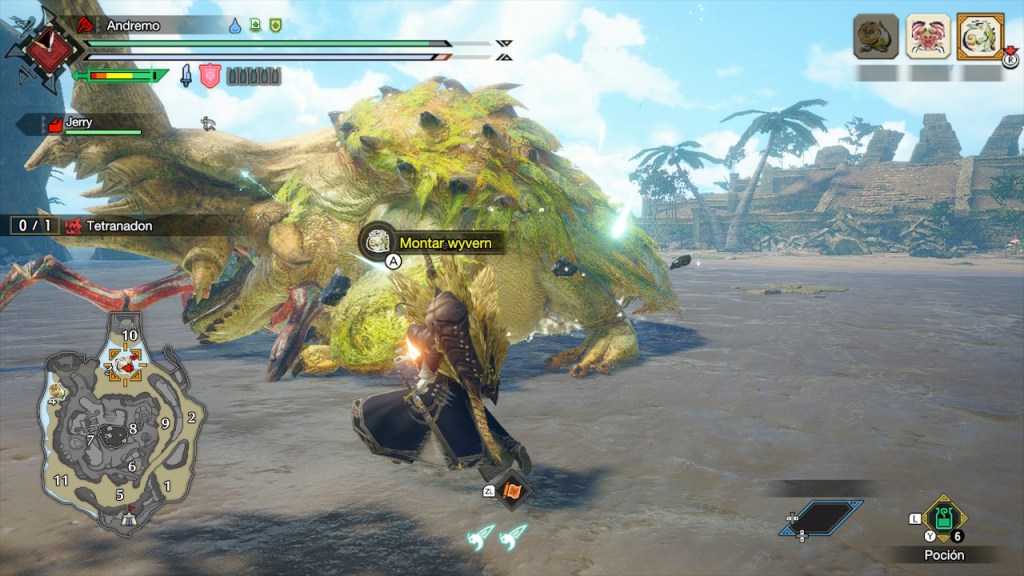This screenshot has height=576, width=1024.
Task: Select the gold-framed targeted monster icon
Action: 979,37
